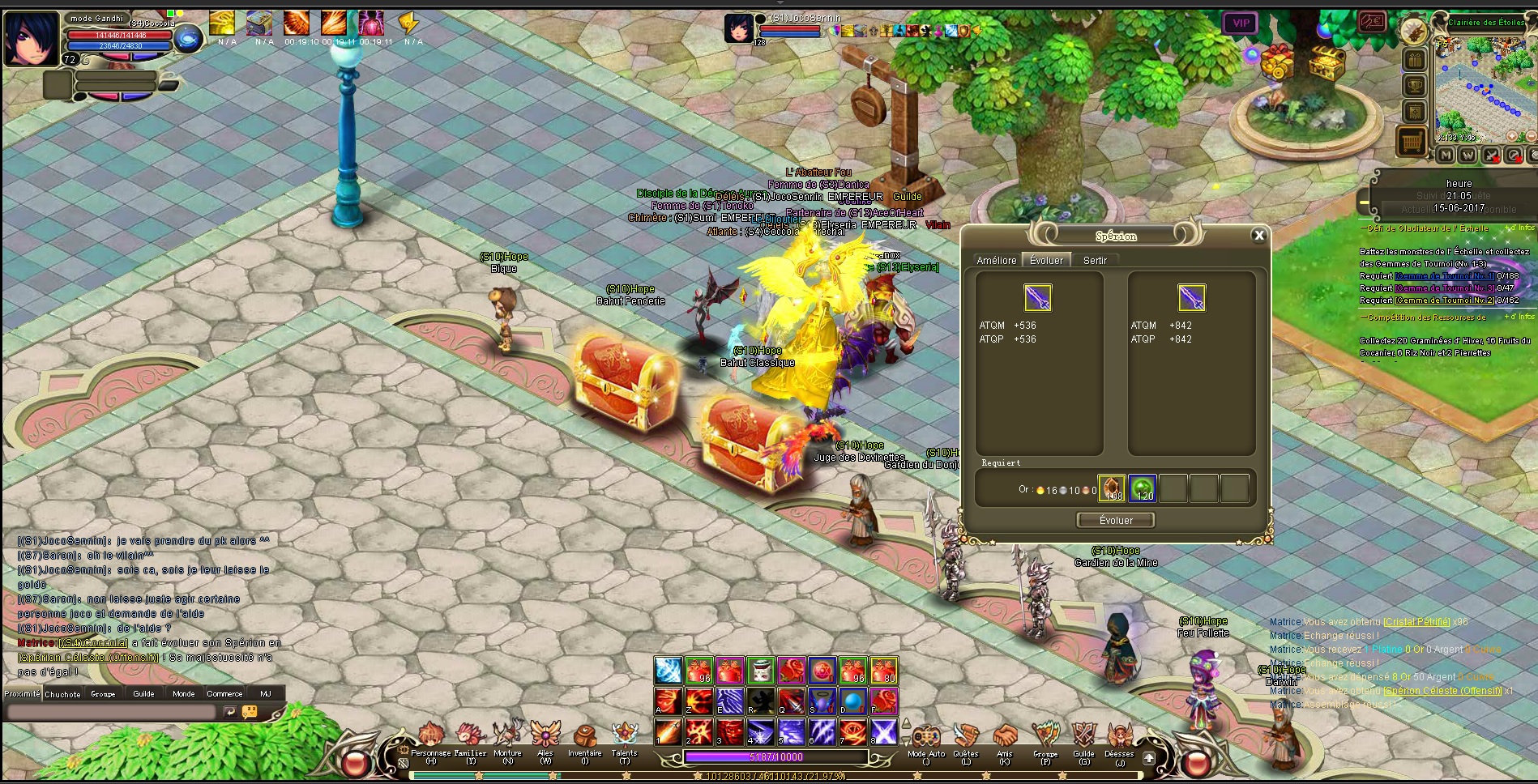Open the Quêtes journal
Screen dimensions: 1538x784
[965, 737]
